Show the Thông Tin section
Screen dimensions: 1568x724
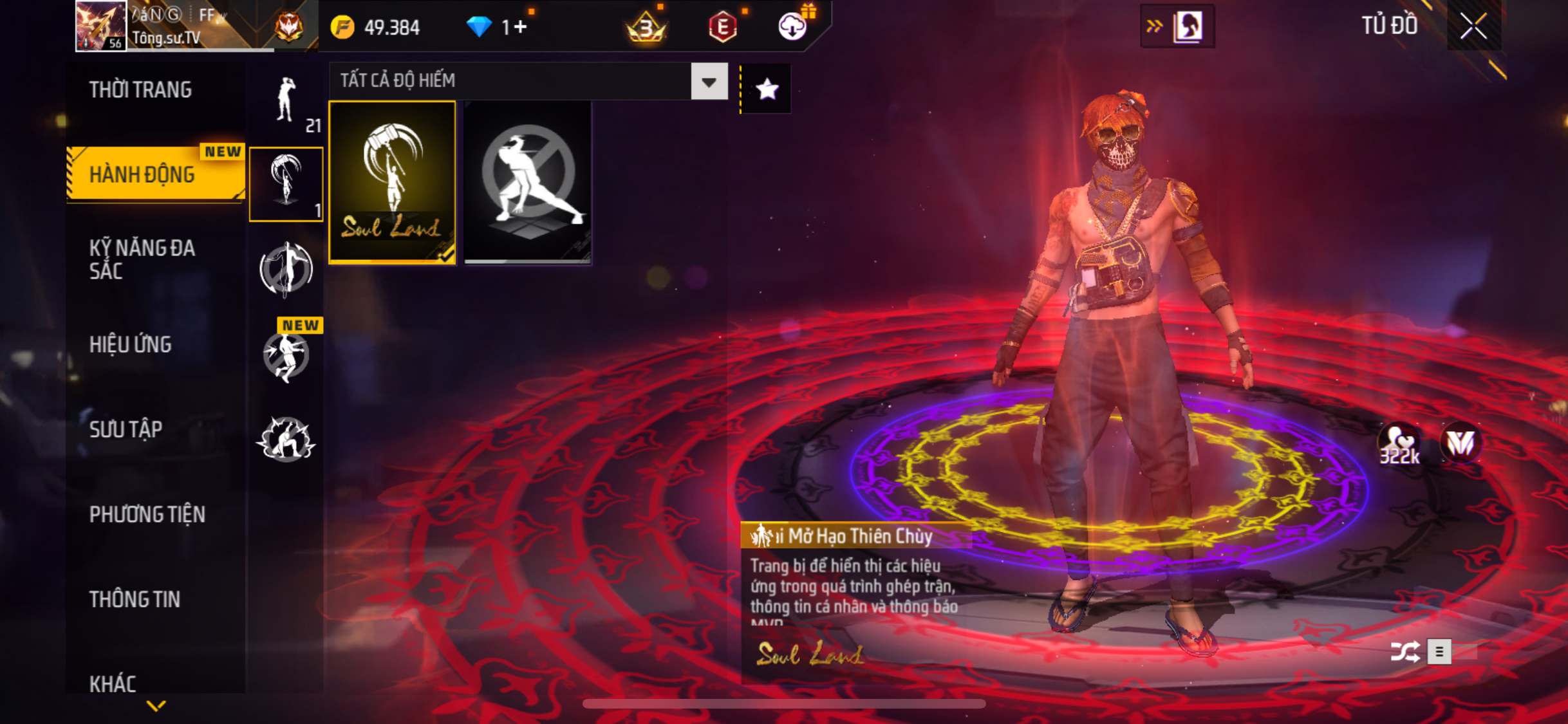135,600
